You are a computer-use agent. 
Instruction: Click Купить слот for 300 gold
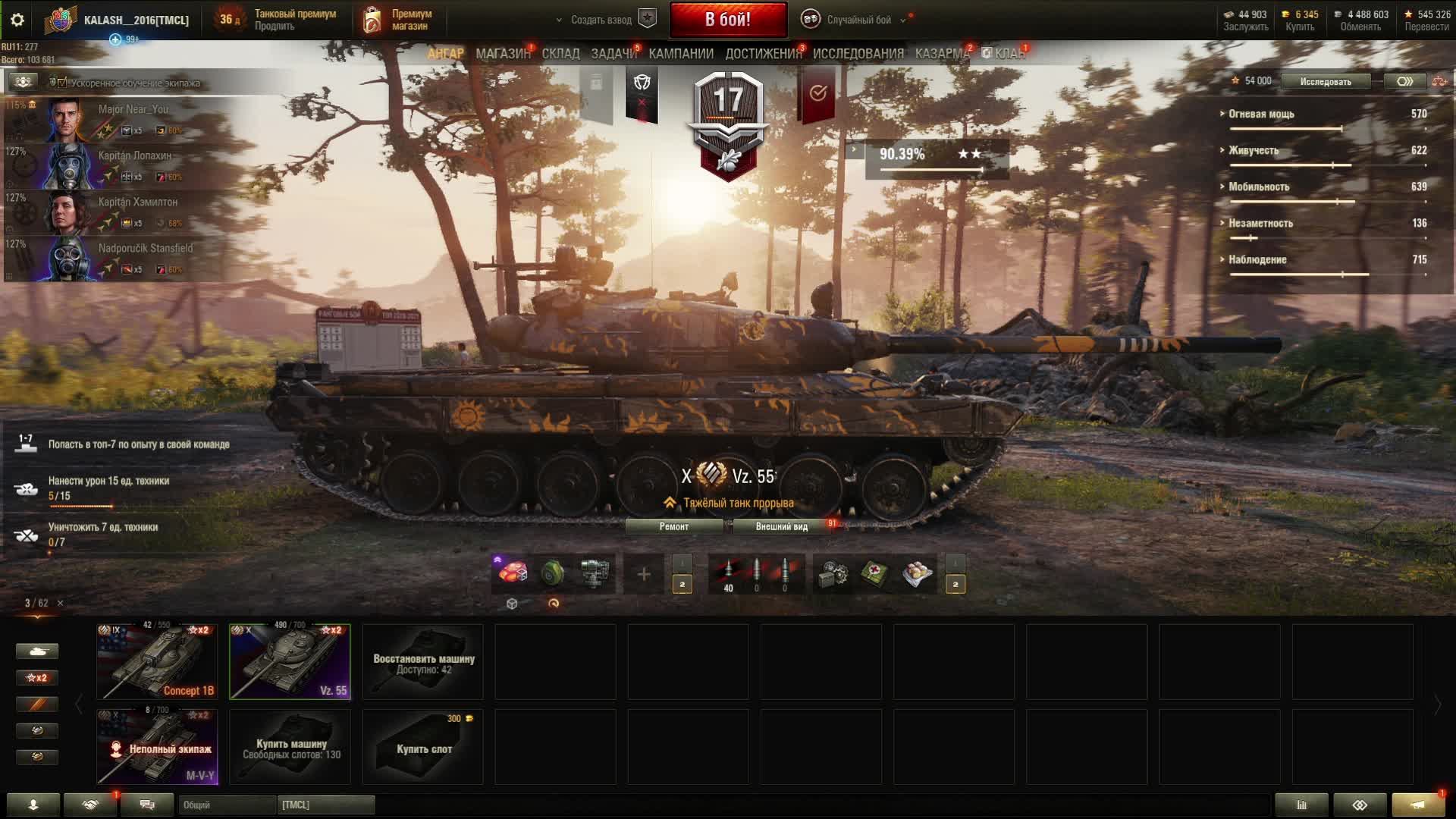pyautogui.click(x=422, y=746)
